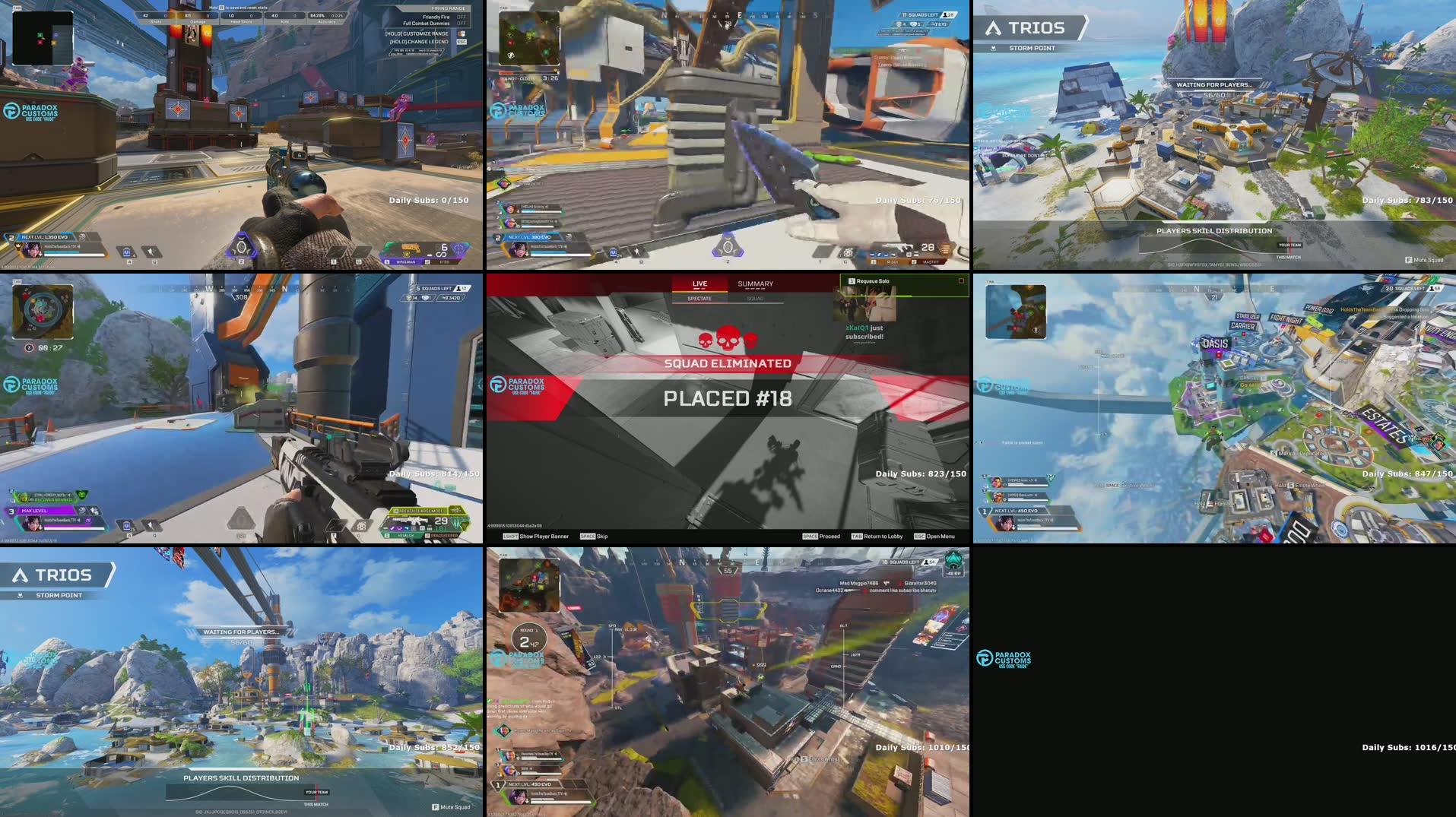Click the Skip button

(598, 537)
